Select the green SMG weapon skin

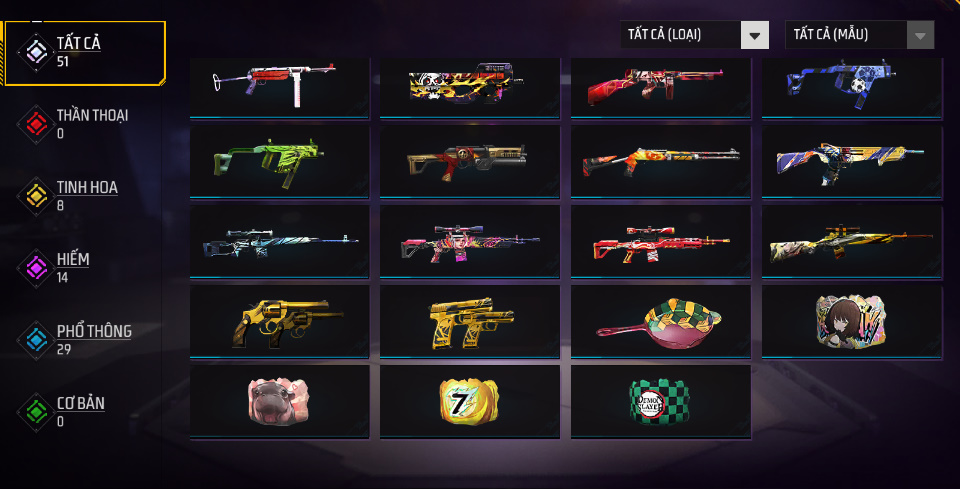click(279, 161)
